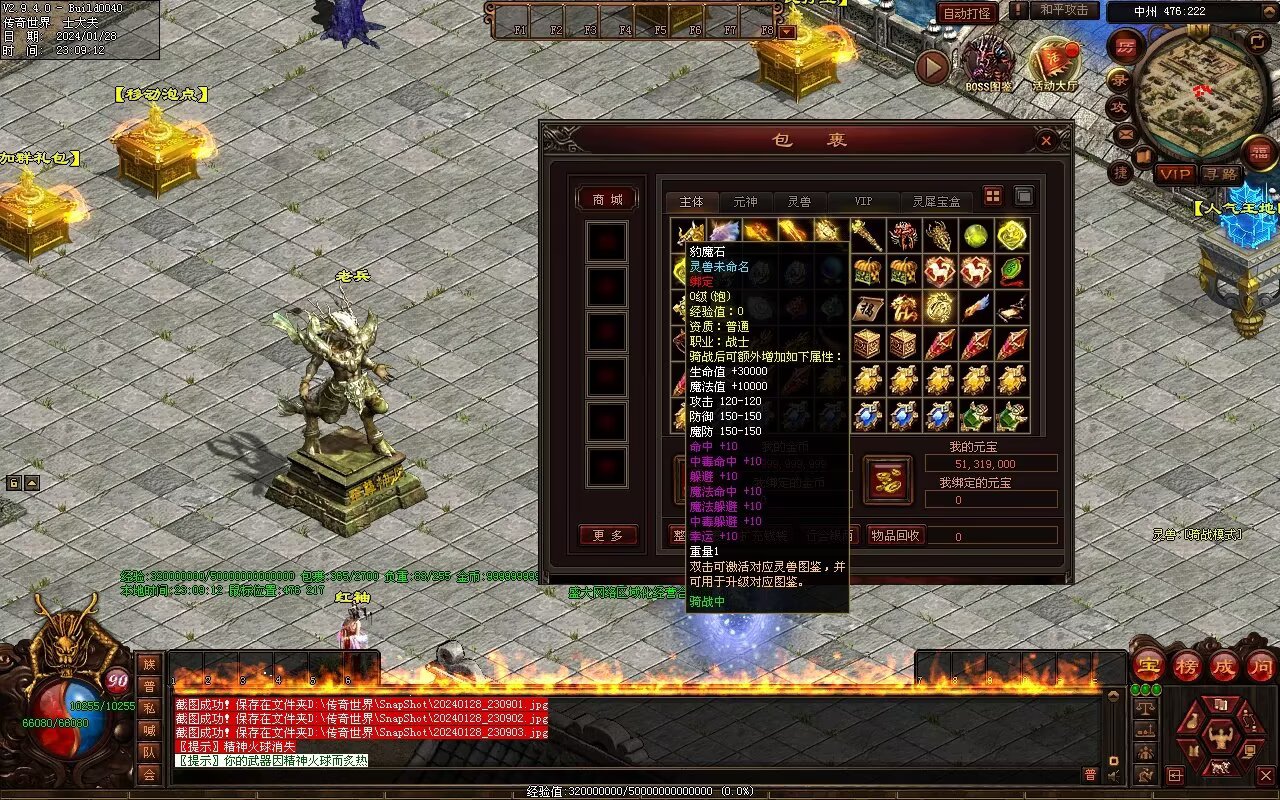The width and height of the screenshot is (1280, 800).
Task: Click the 福 welfare icon
Action: (x=1259, y=153)
